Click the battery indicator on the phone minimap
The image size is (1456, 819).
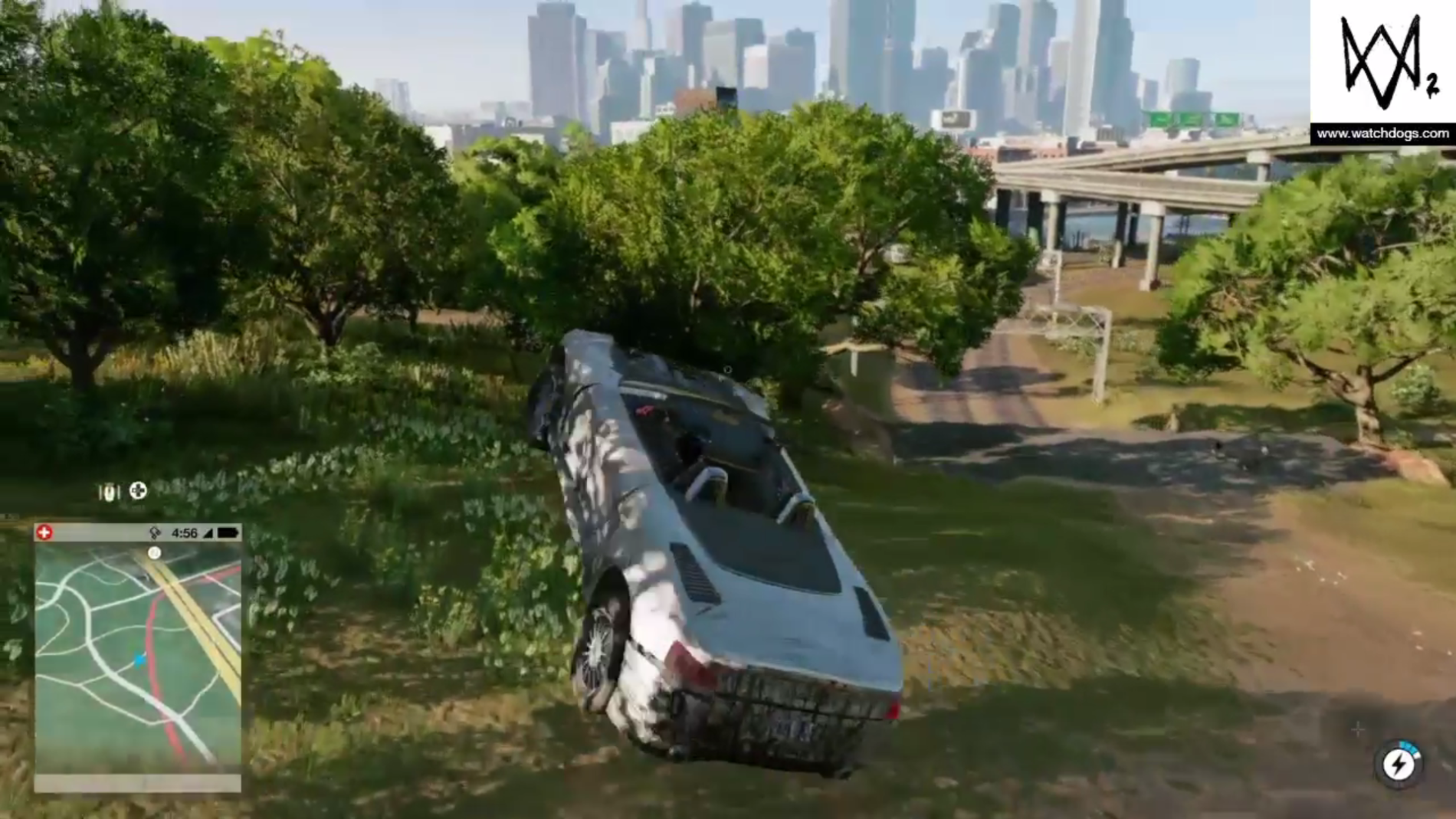coord(228,533)
